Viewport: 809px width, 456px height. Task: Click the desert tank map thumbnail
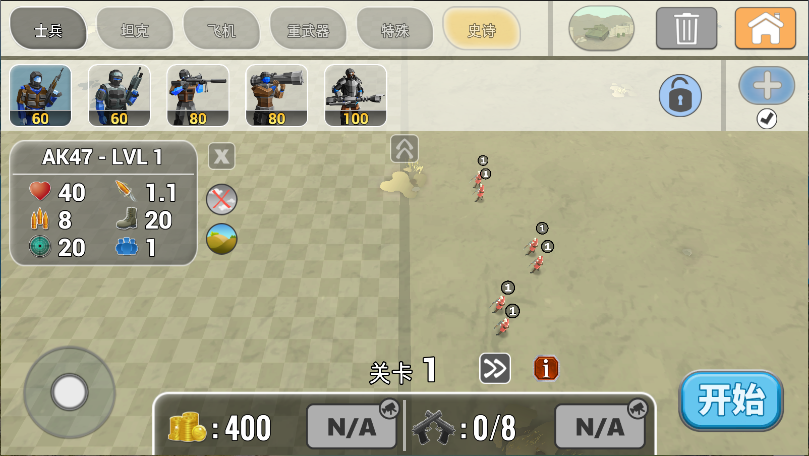[601, 28]
